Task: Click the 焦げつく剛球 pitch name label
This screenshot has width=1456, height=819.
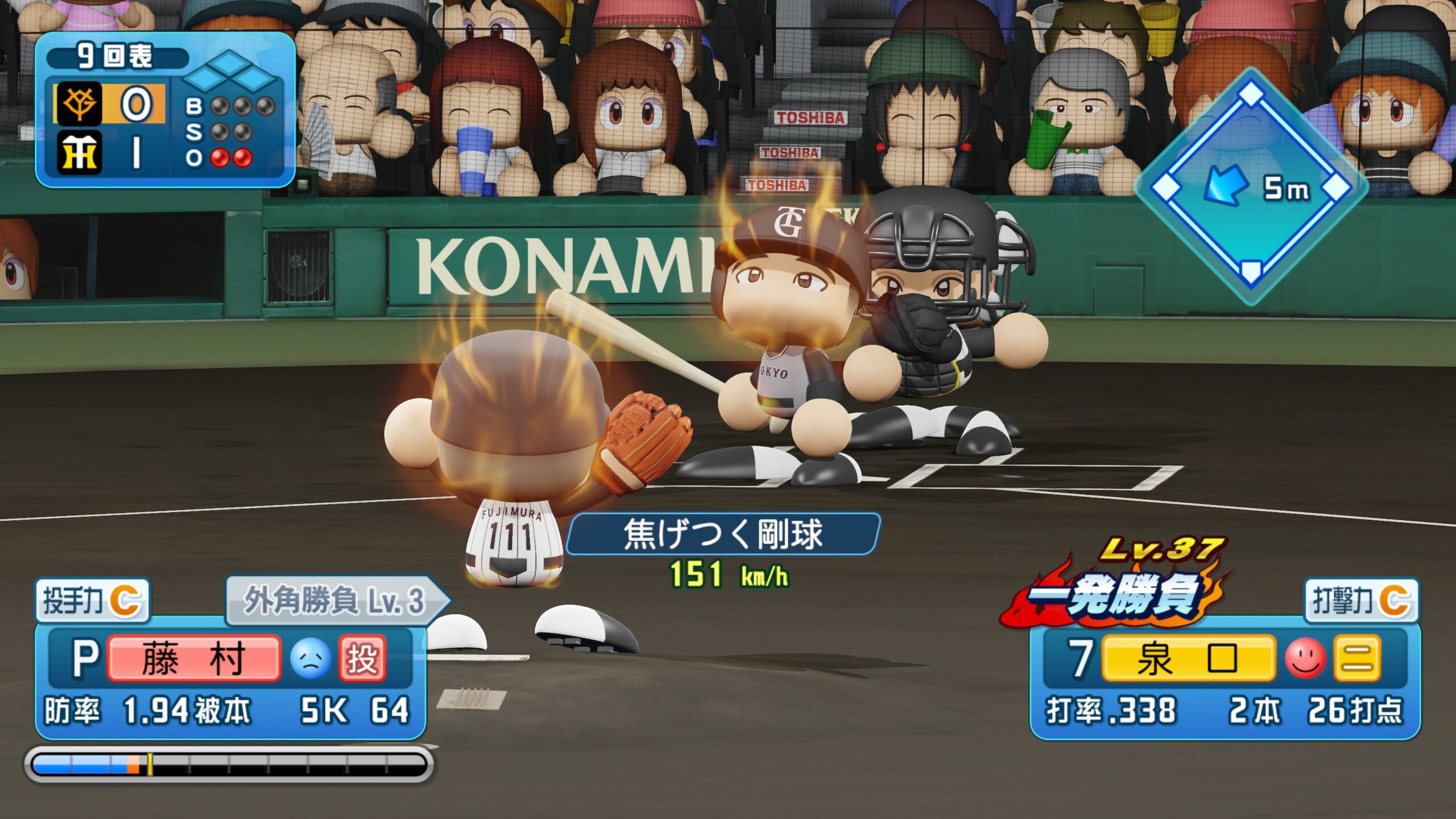Action: coord(723,533)
